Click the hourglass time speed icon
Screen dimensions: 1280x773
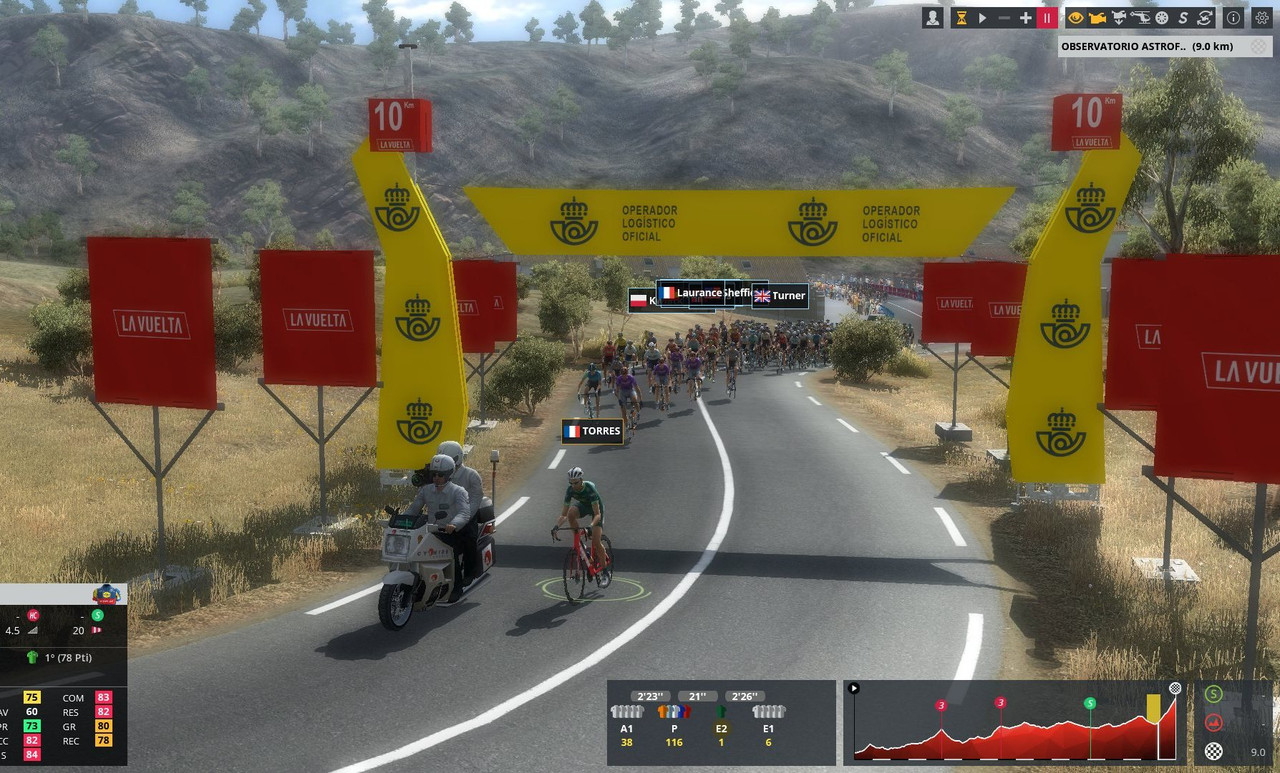click(x=962, y=18)
